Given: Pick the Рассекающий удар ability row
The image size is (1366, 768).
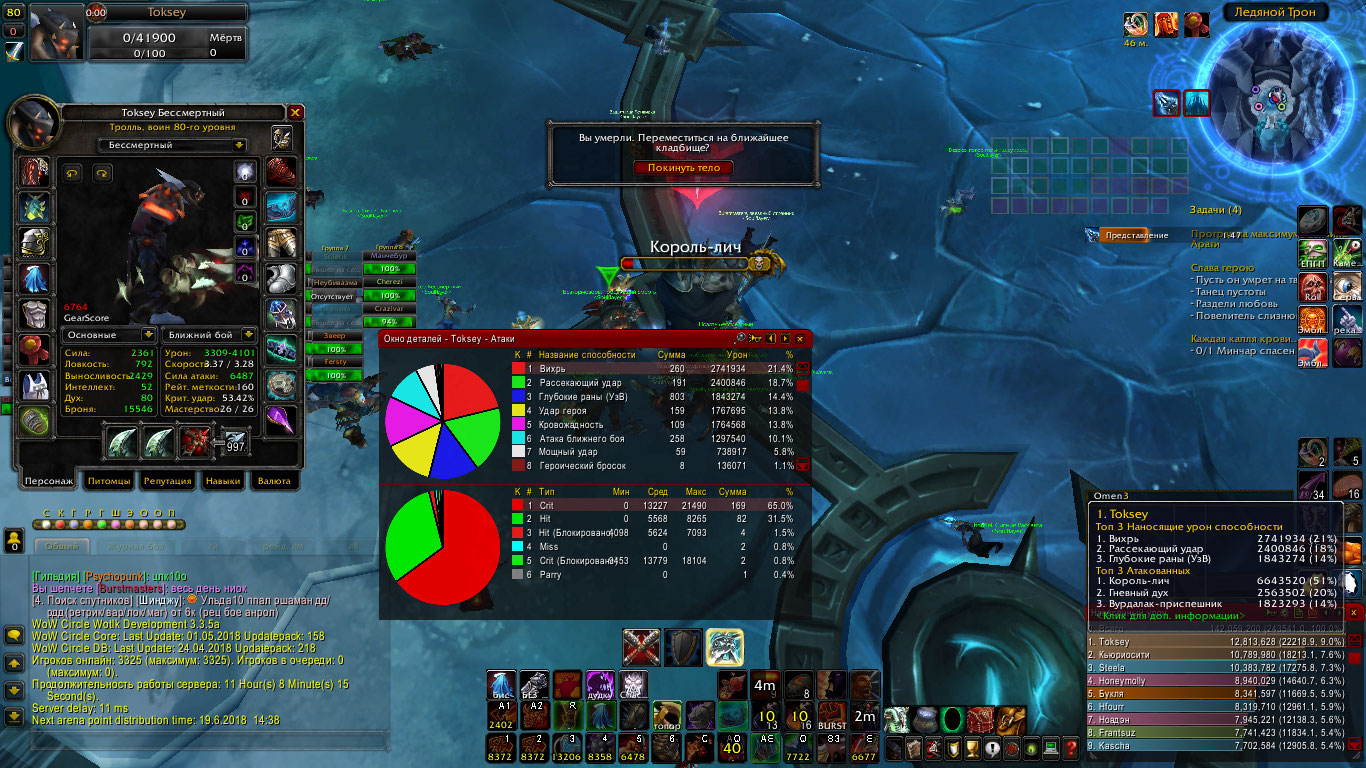Looking at the screenshot, I should pyautogui.click(x=650, y=383).
